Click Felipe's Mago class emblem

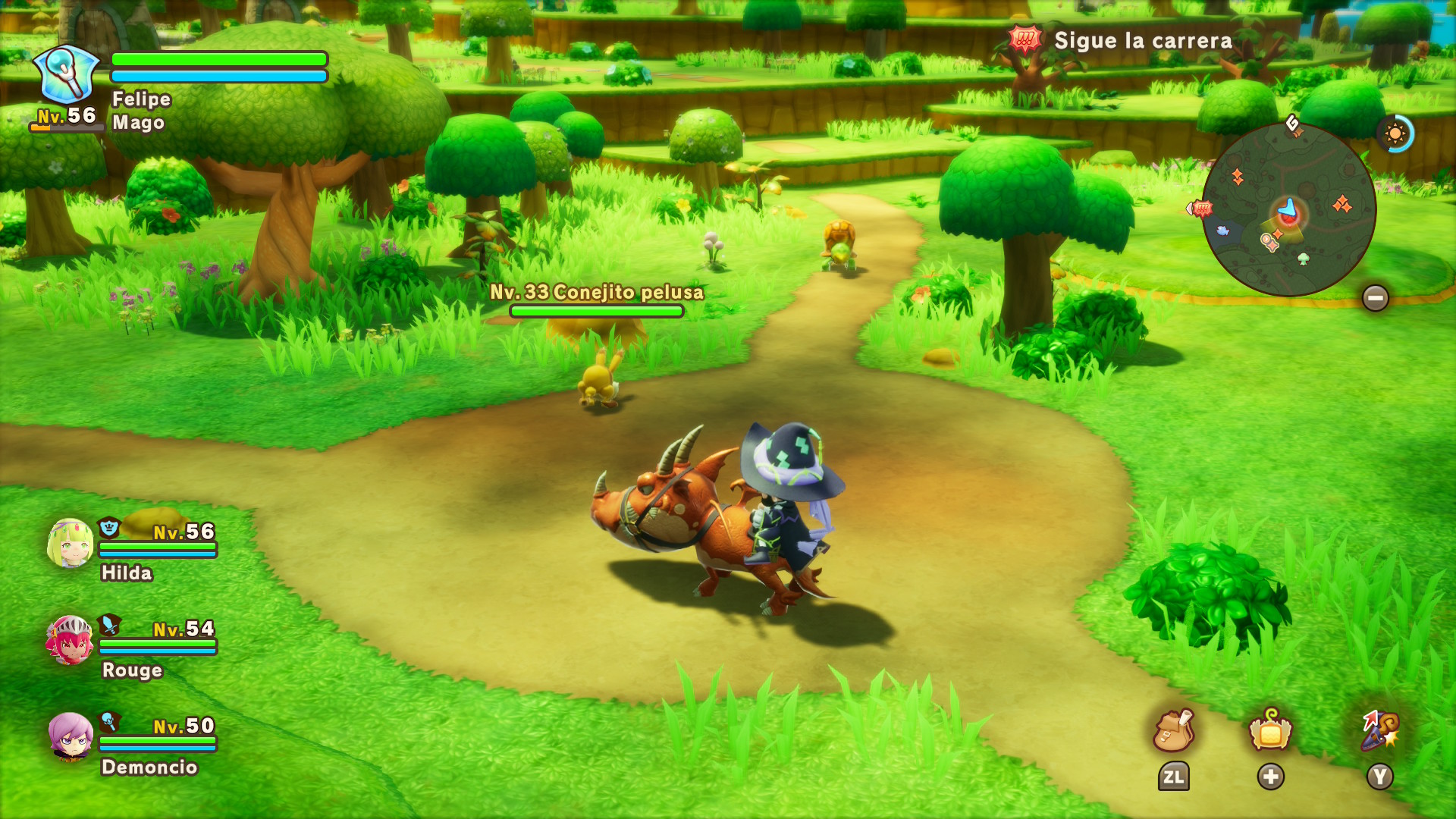pos(67,74)
